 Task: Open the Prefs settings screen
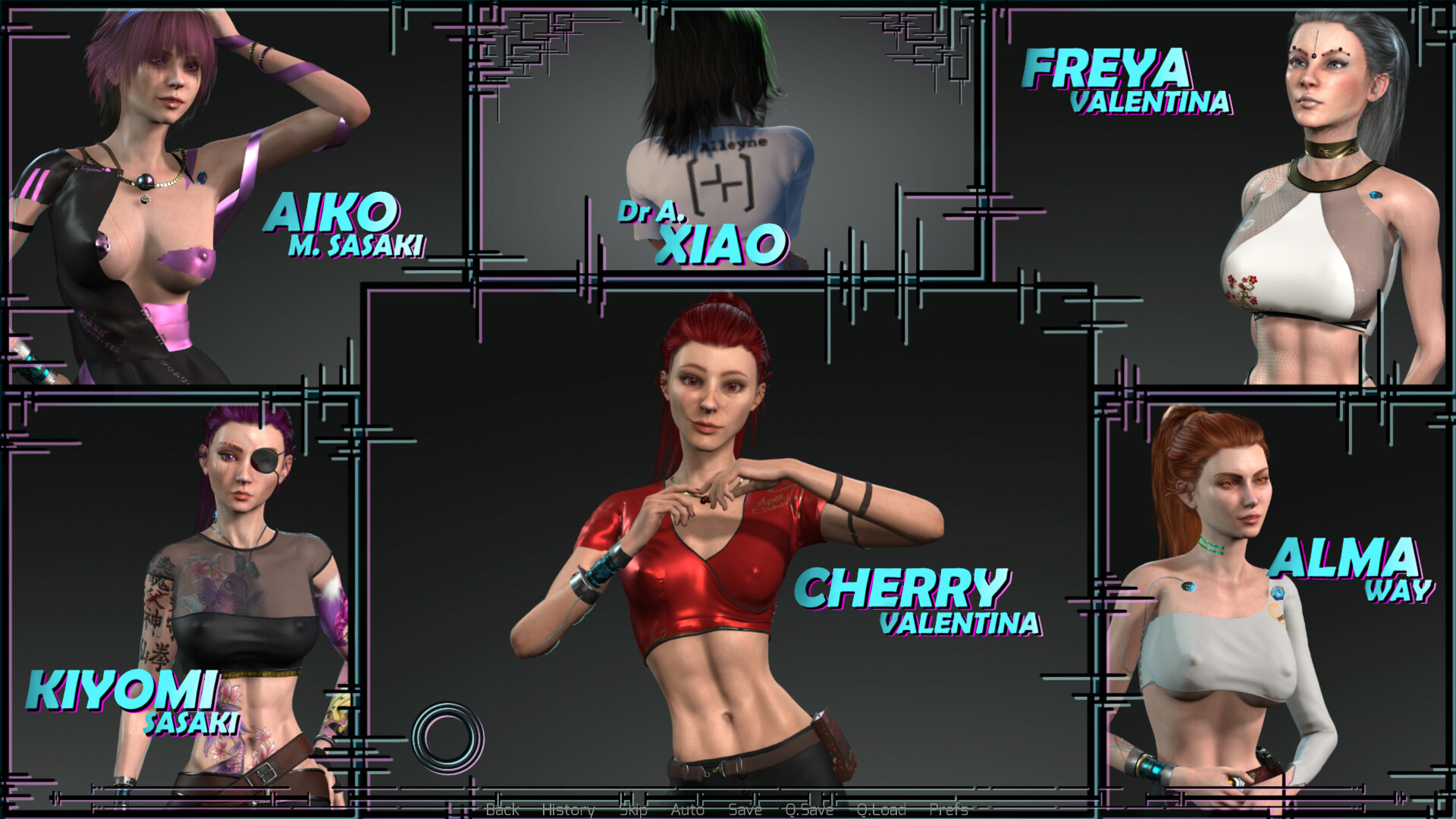[950, 810]
